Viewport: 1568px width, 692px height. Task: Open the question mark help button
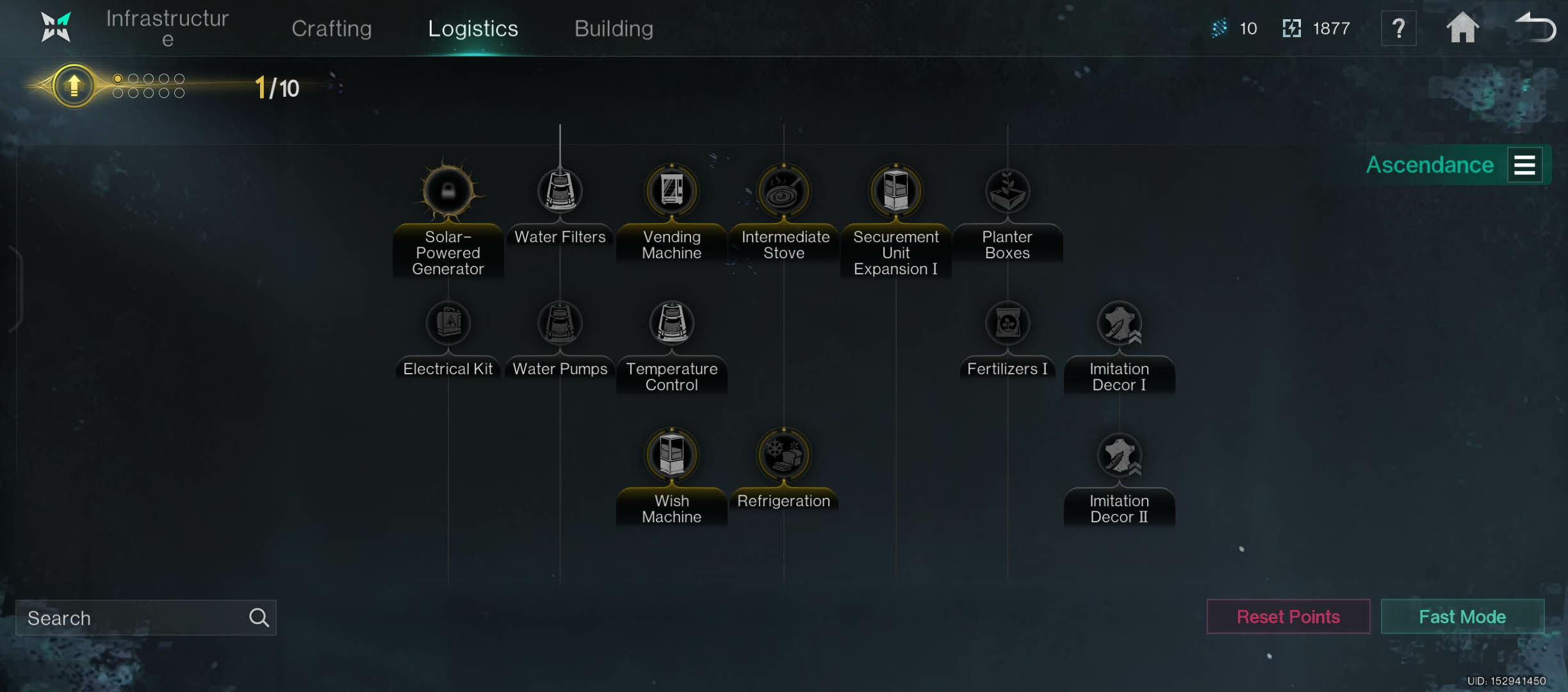click(x=1398, y=28)
